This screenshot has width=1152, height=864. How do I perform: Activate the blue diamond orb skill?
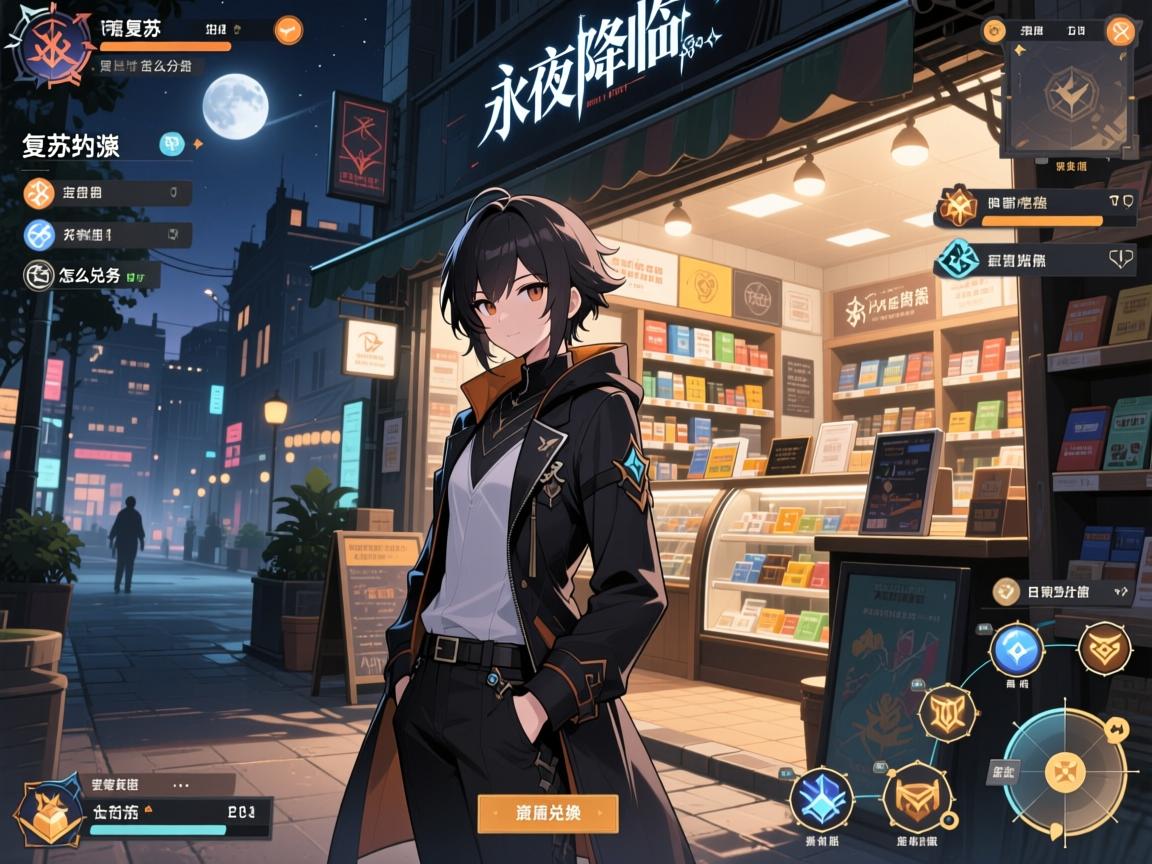pos(1016,649)
